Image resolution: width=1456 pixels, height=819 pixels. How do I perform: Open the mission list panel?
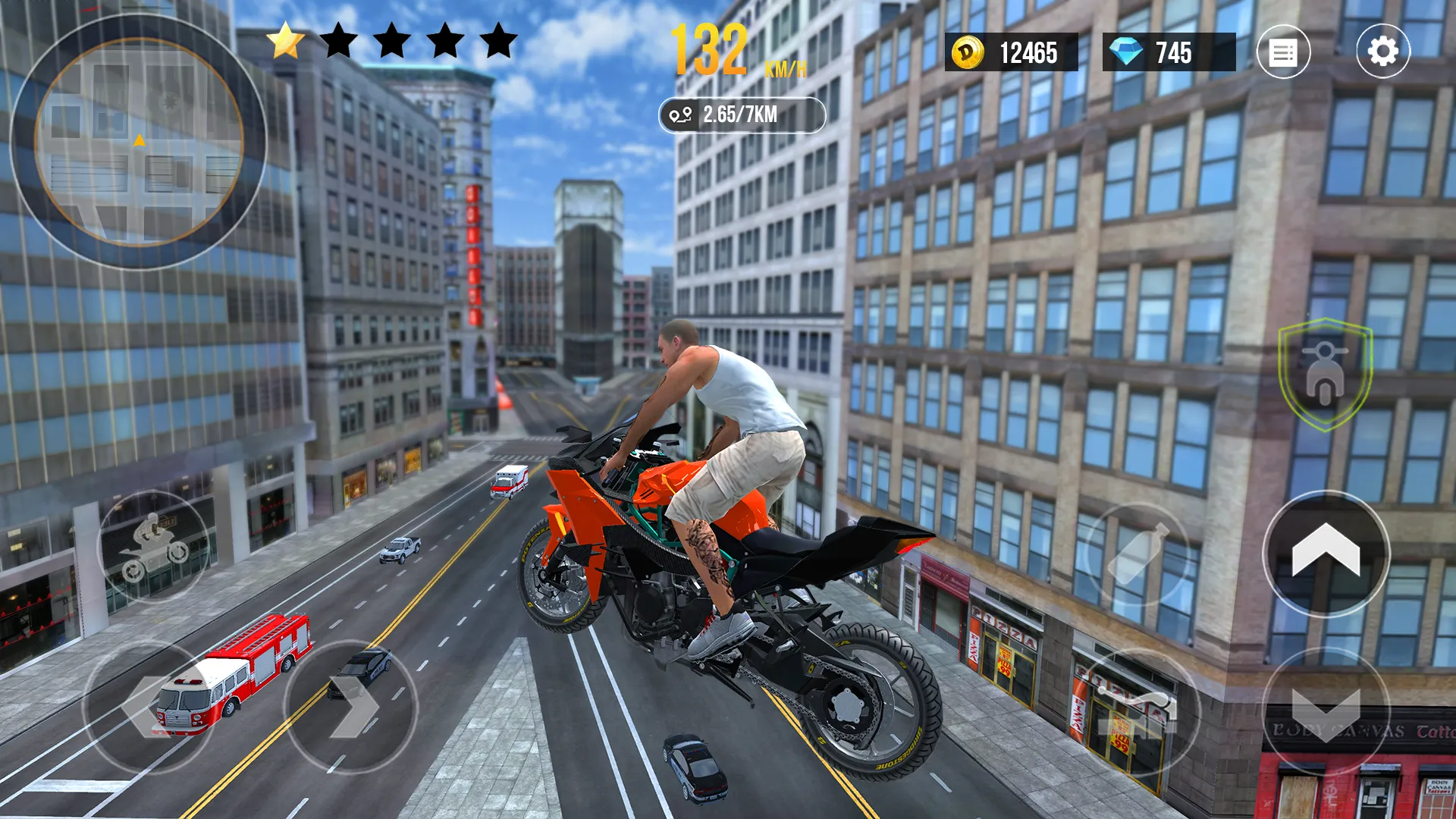(x=1285, y=53)
